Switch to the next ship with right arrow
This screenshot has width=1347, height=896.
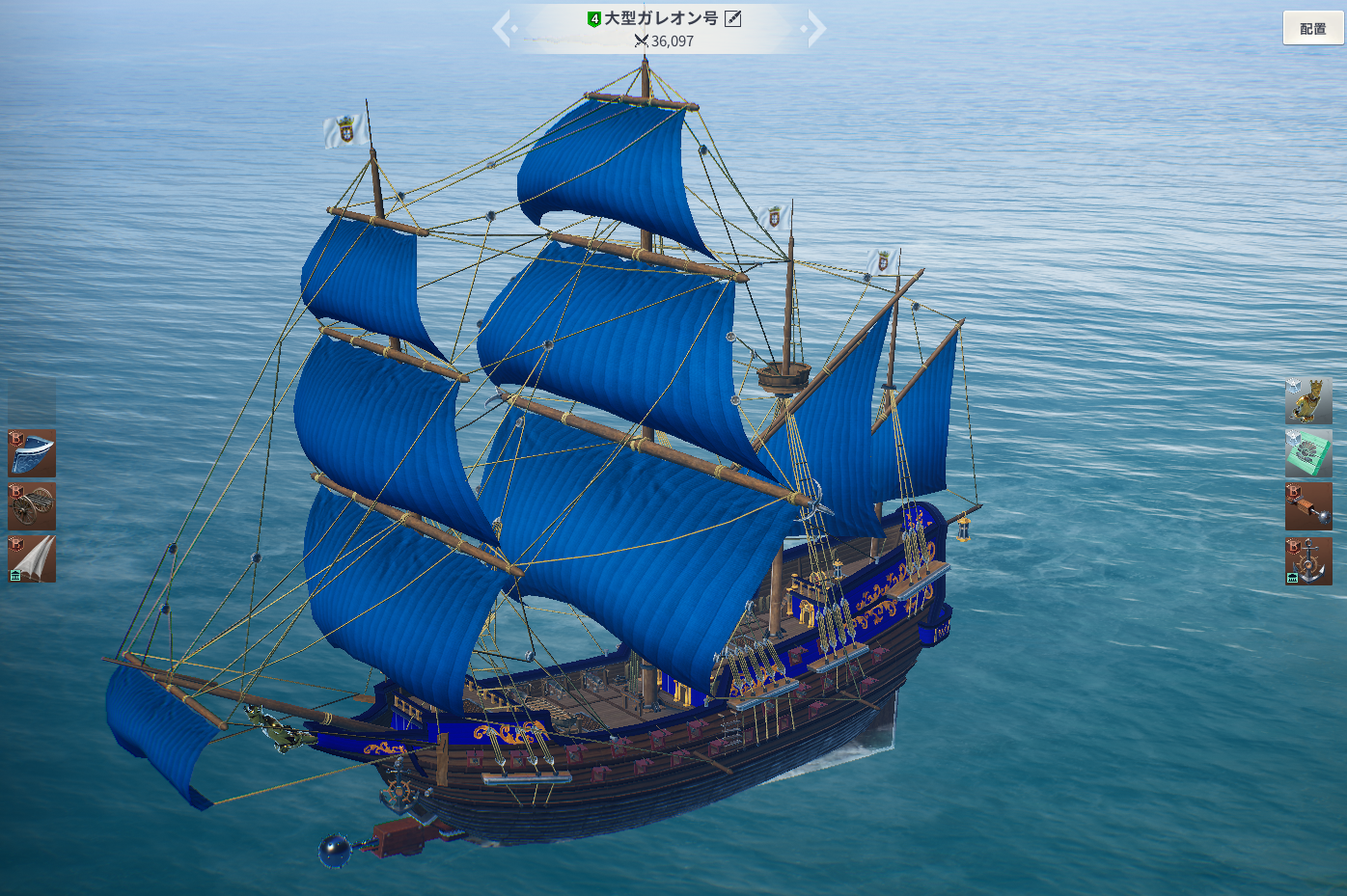click(816, 29)
